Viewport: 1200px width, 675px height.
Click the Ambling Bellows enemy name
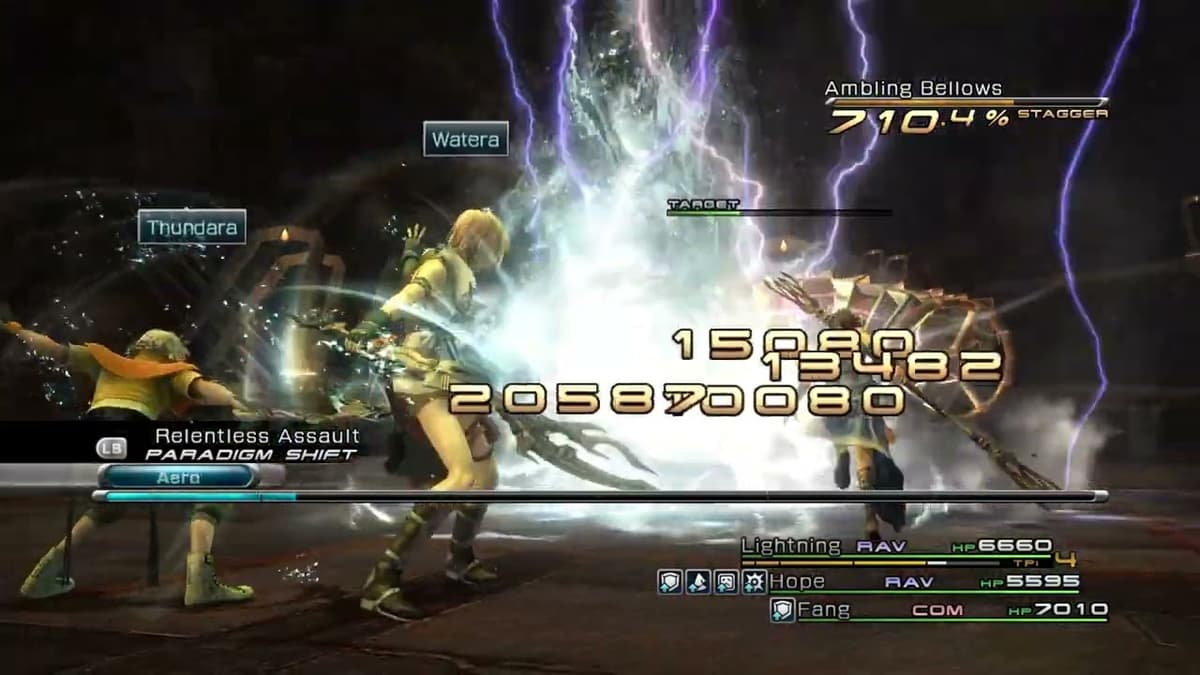[913, 88]
